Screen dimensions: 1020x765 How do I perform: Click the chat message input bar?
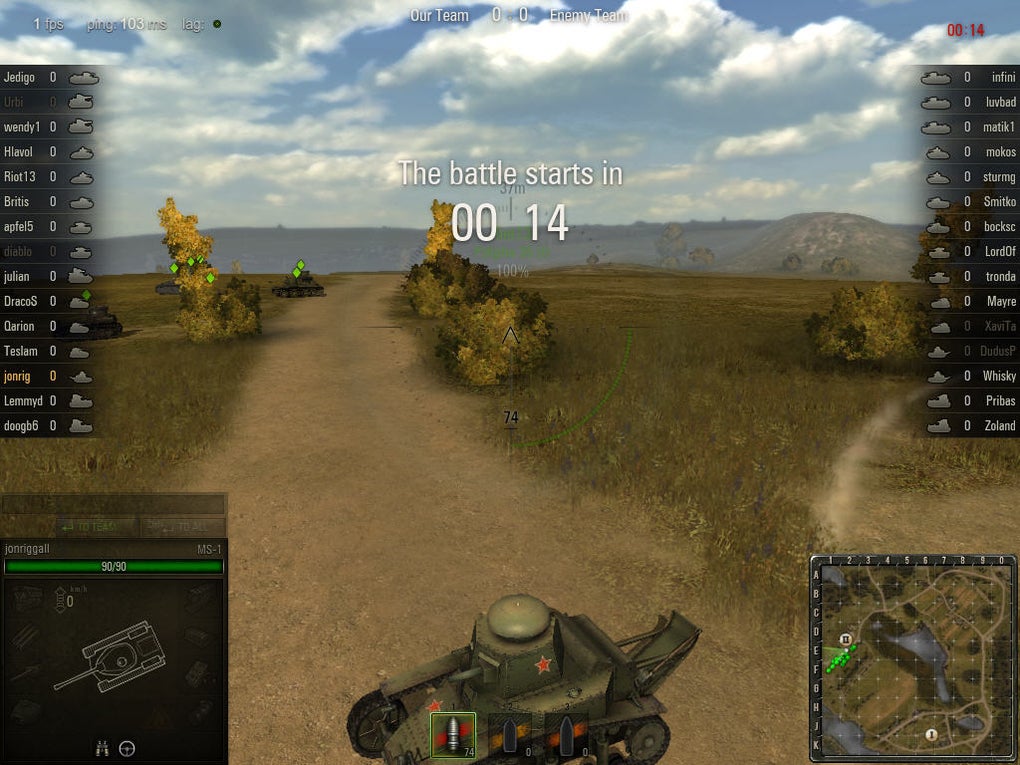[x=113, y=504]
